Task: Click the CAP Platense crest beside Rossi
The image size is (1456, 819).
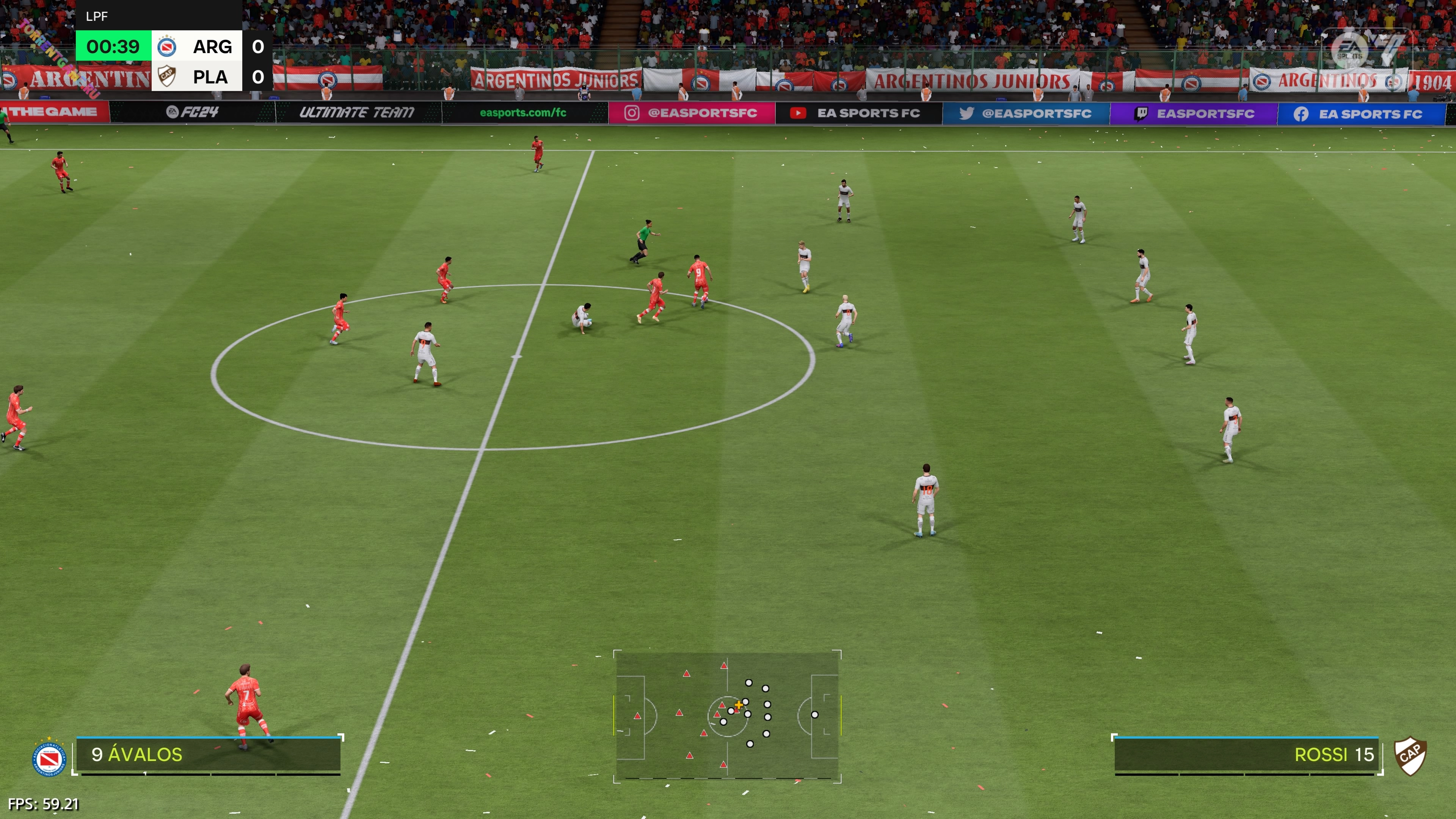Action: (x=1410, y=756)
